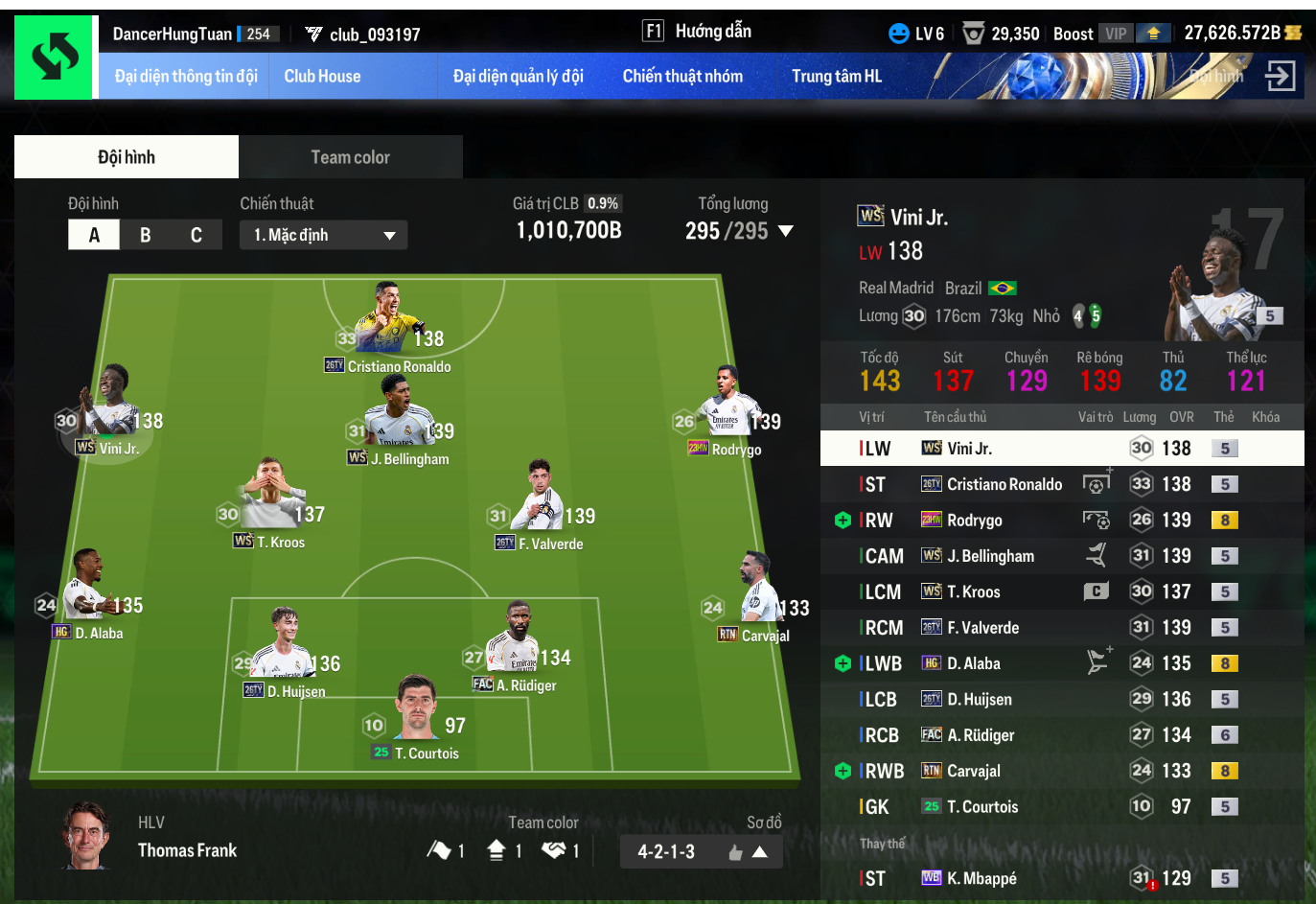Screen dimensions: 1316x904
Task: Click the green swap arrows logo button
Action: pos(56,57)
